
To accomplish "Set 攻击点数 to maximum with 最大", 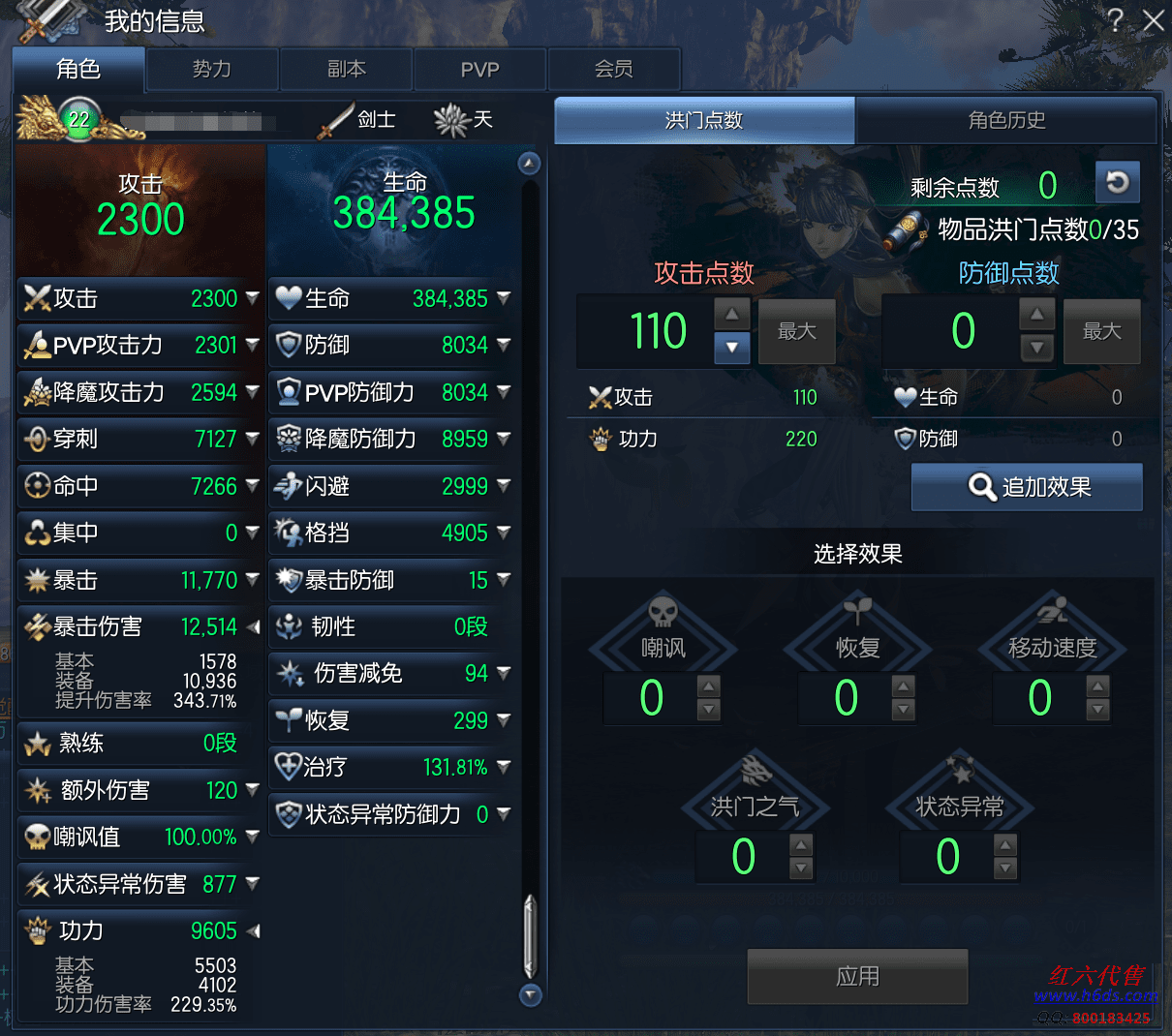I will (x=796, y=331).
